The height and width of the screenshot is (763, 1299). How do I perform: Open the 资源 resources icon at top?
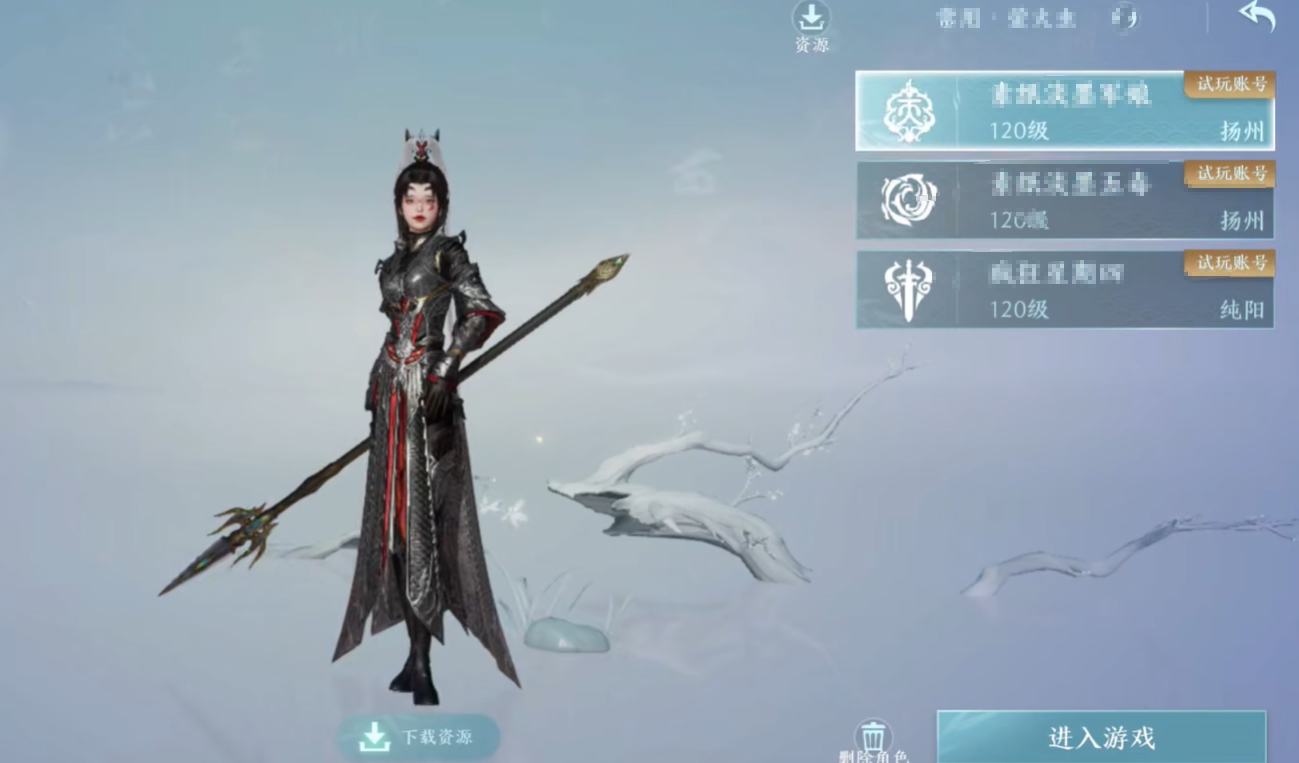click(x=811, y=19)
